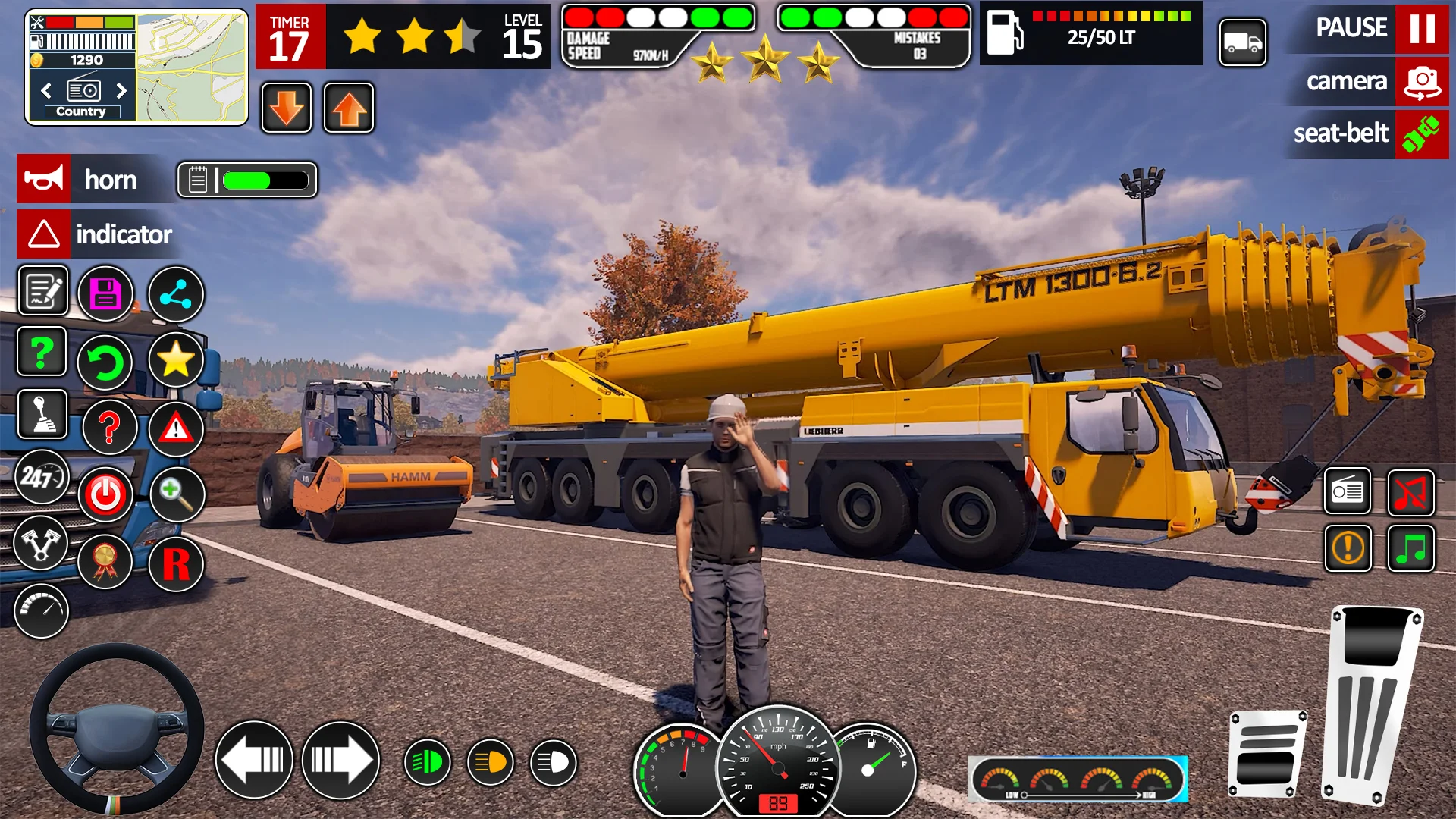Viewport: 1456px width, 819px height.
Task: Click the orange up arrow button
Action: pos(349,108)
